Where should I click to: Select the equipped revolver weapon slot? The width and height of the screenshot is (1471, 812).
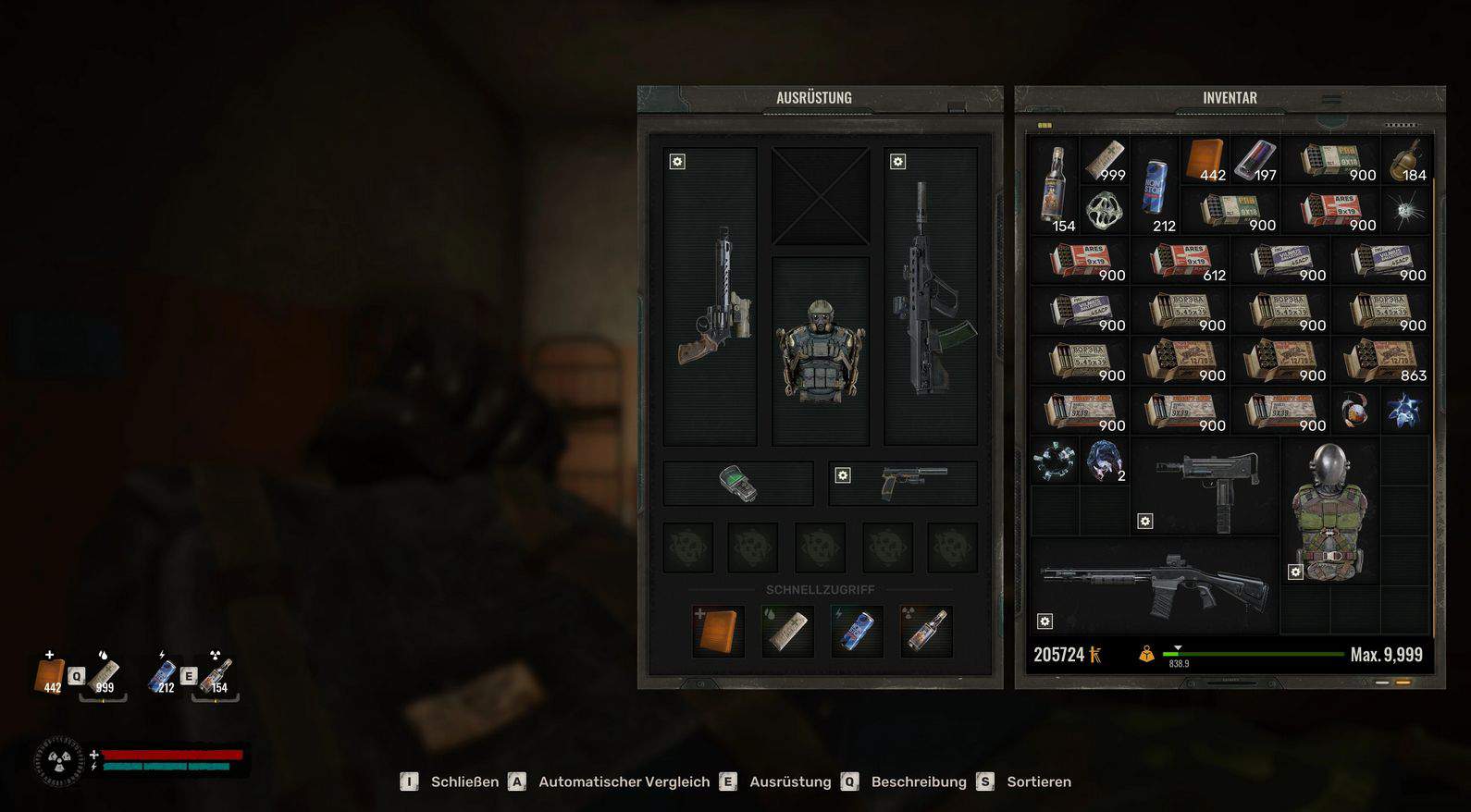(x=711, y=297)
